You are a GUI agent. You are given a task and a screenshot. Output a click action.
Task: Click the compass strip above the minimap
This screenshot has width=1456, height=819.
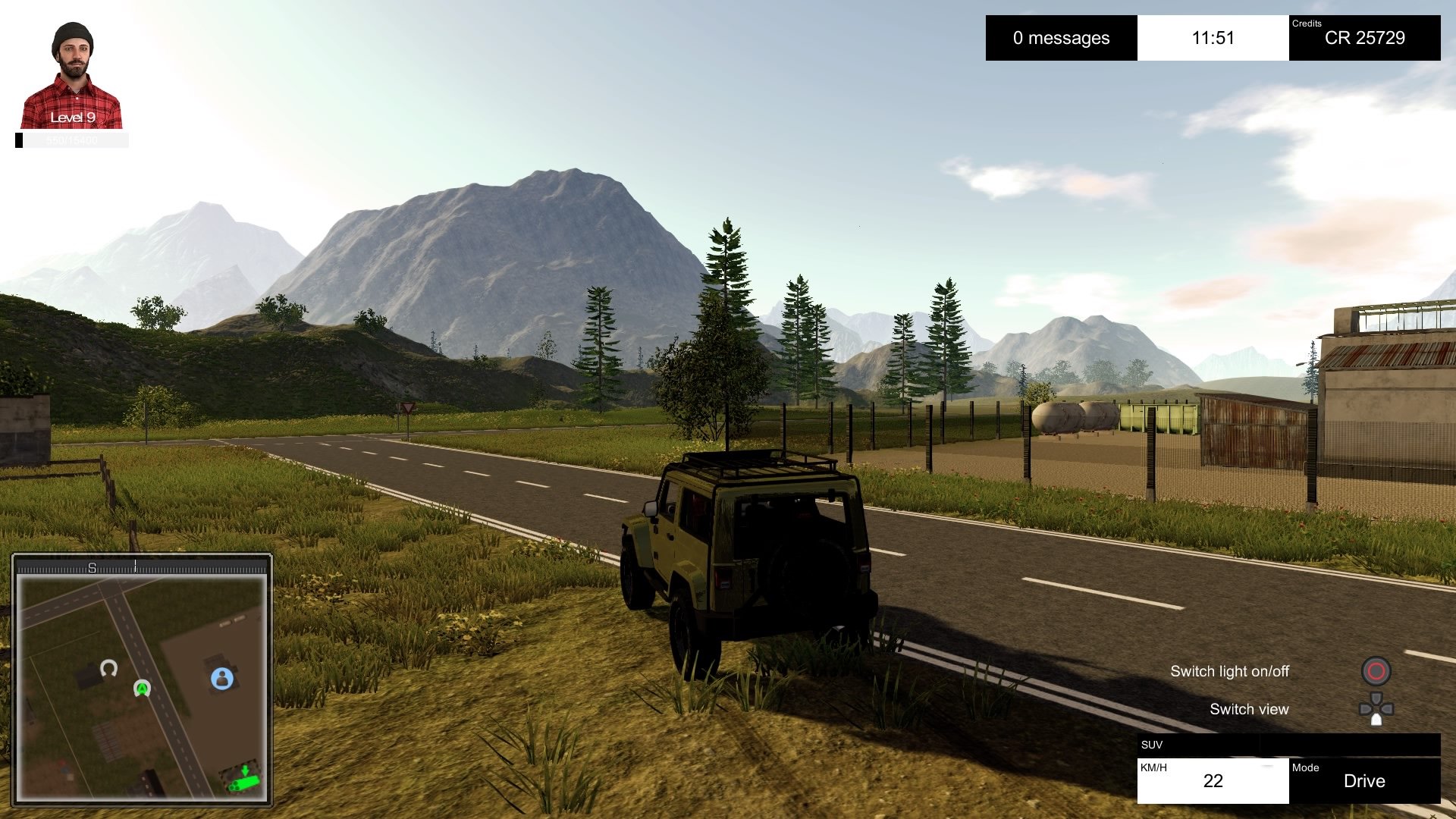point(142,566)
